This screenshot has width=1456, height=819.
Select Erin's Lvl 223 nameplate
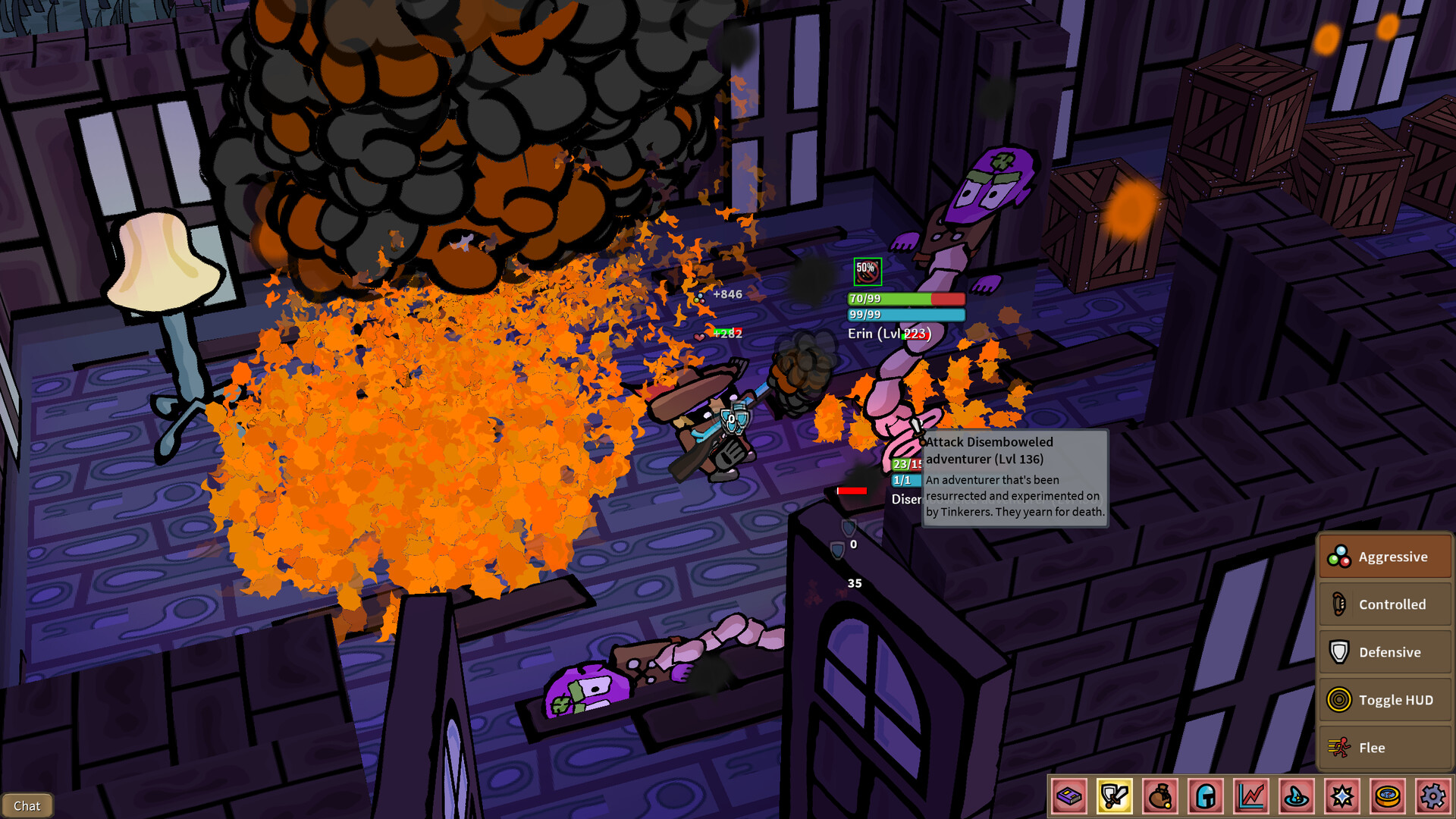pos(889,334)
